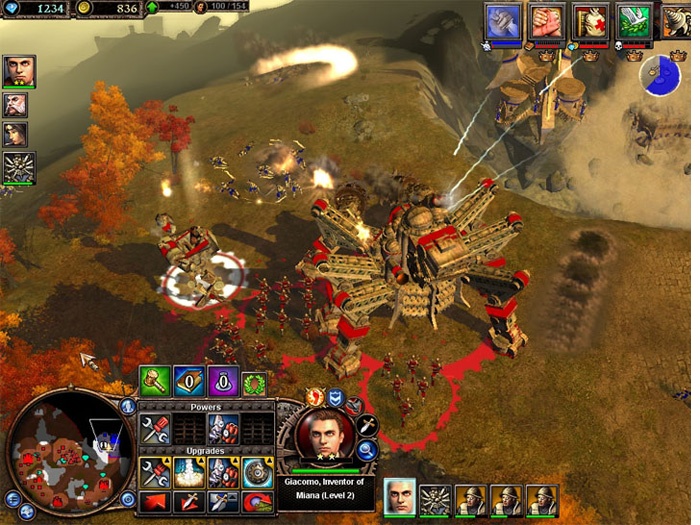Open the handshake alliance diplomacy button

point(546,21)
